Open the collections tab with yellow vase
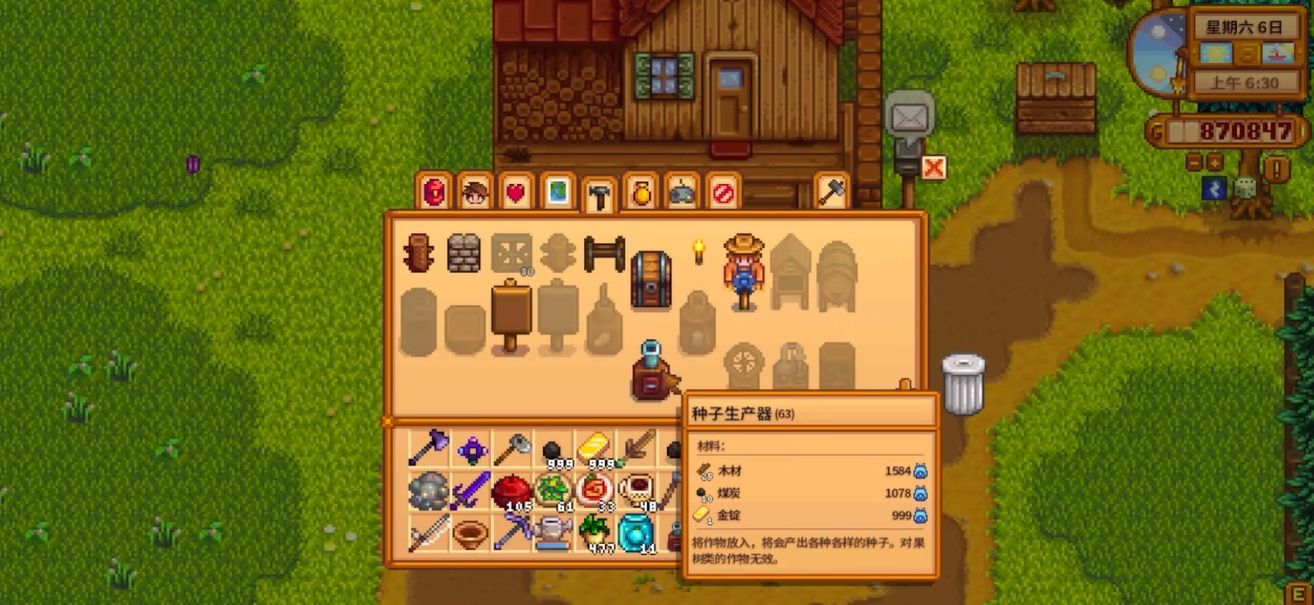The image size is (1314, 605). (x=640, y=192)
